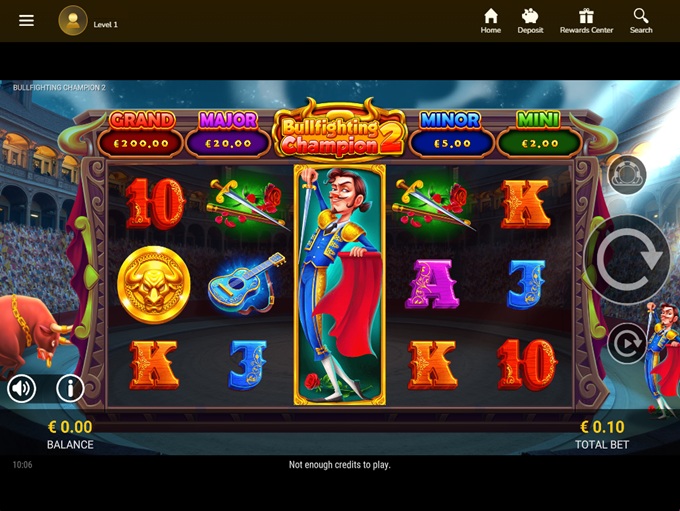
Task: Open the bet chip settings
Action: point(627,175)
